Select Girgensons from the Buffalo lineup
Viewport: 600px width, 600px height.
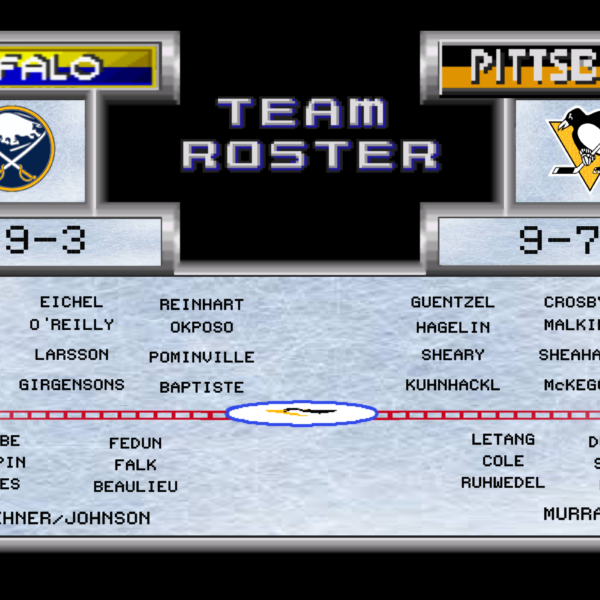(x=71, y=385)
